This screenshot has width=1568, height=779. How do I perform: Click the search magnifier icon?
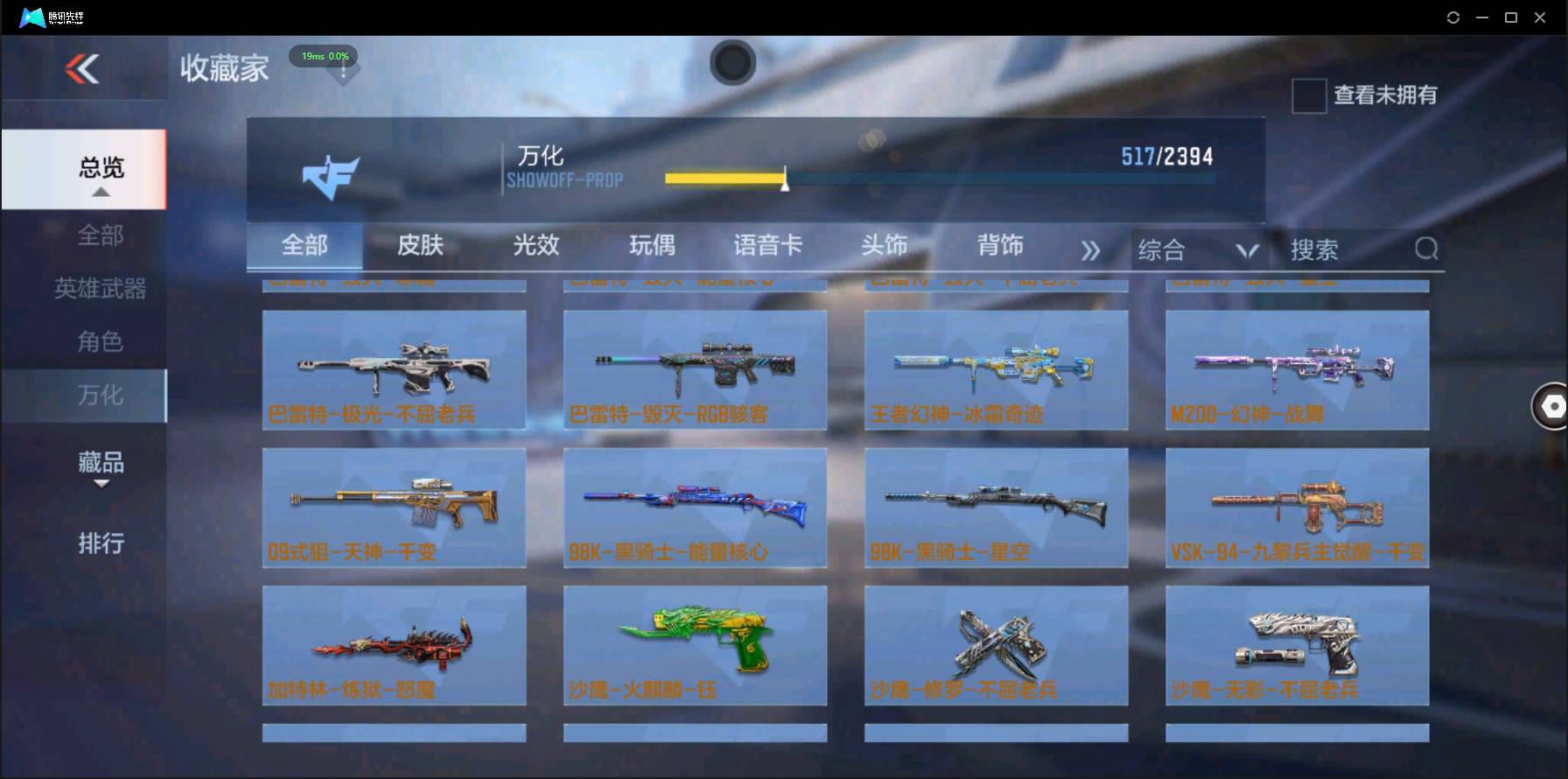click(x=1426, y=249)
